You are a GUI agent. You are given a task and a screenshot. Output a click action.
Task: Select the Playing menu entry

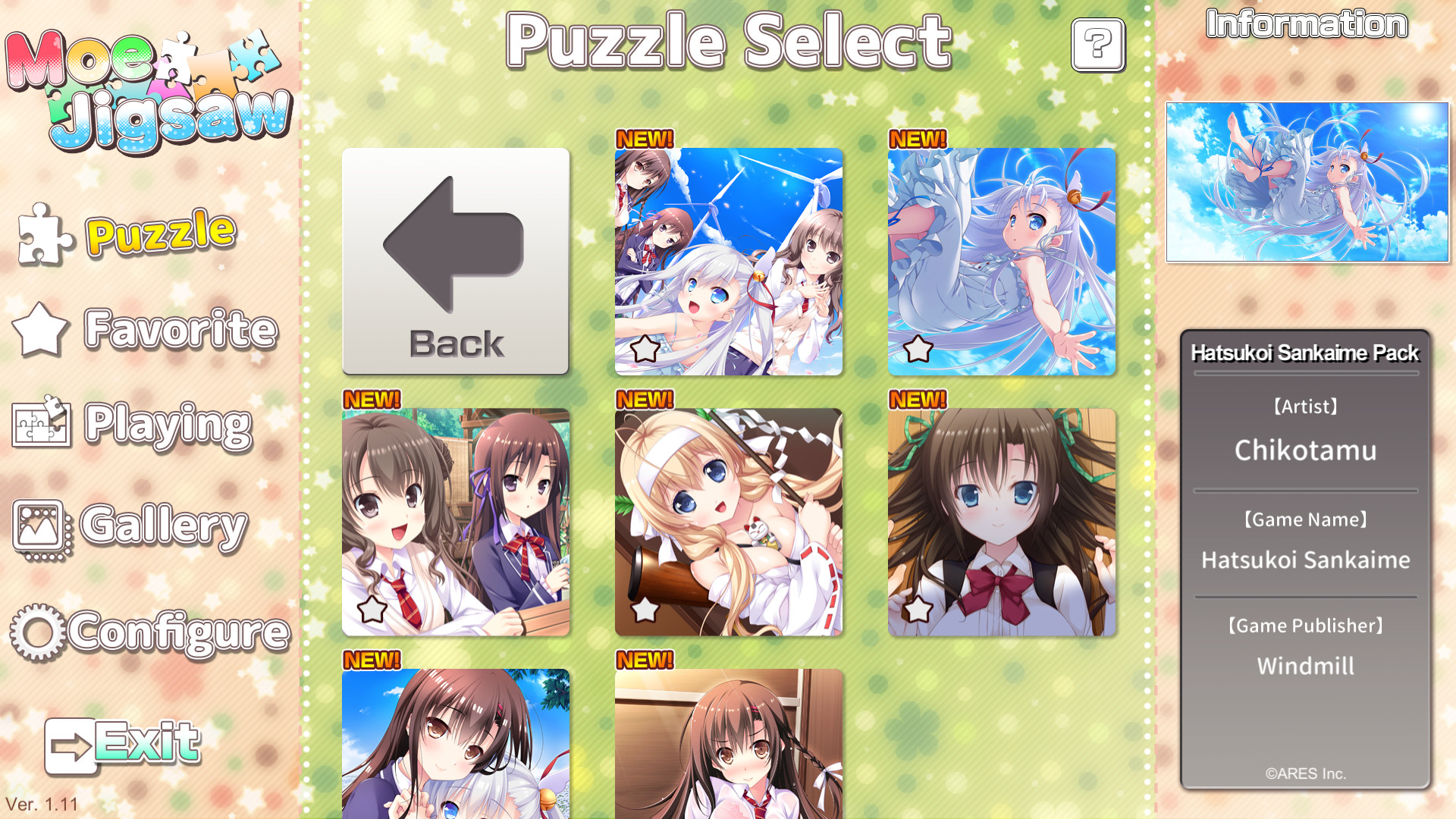coord(167,425)
